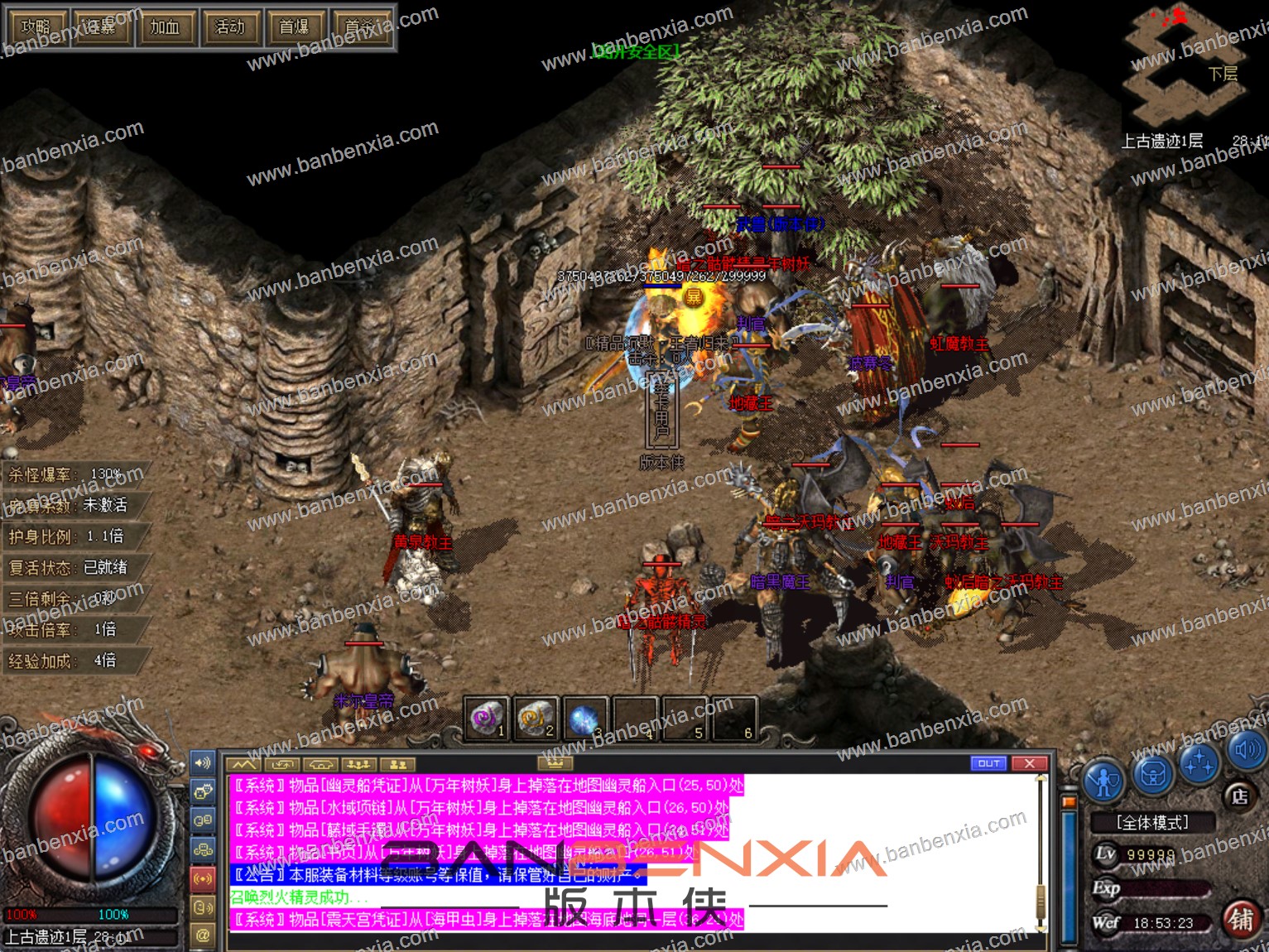Image resolution: width=1269 pixels, height=952 pixels.
Task: Click the dungeon minimap
Action: point(1185,66)
